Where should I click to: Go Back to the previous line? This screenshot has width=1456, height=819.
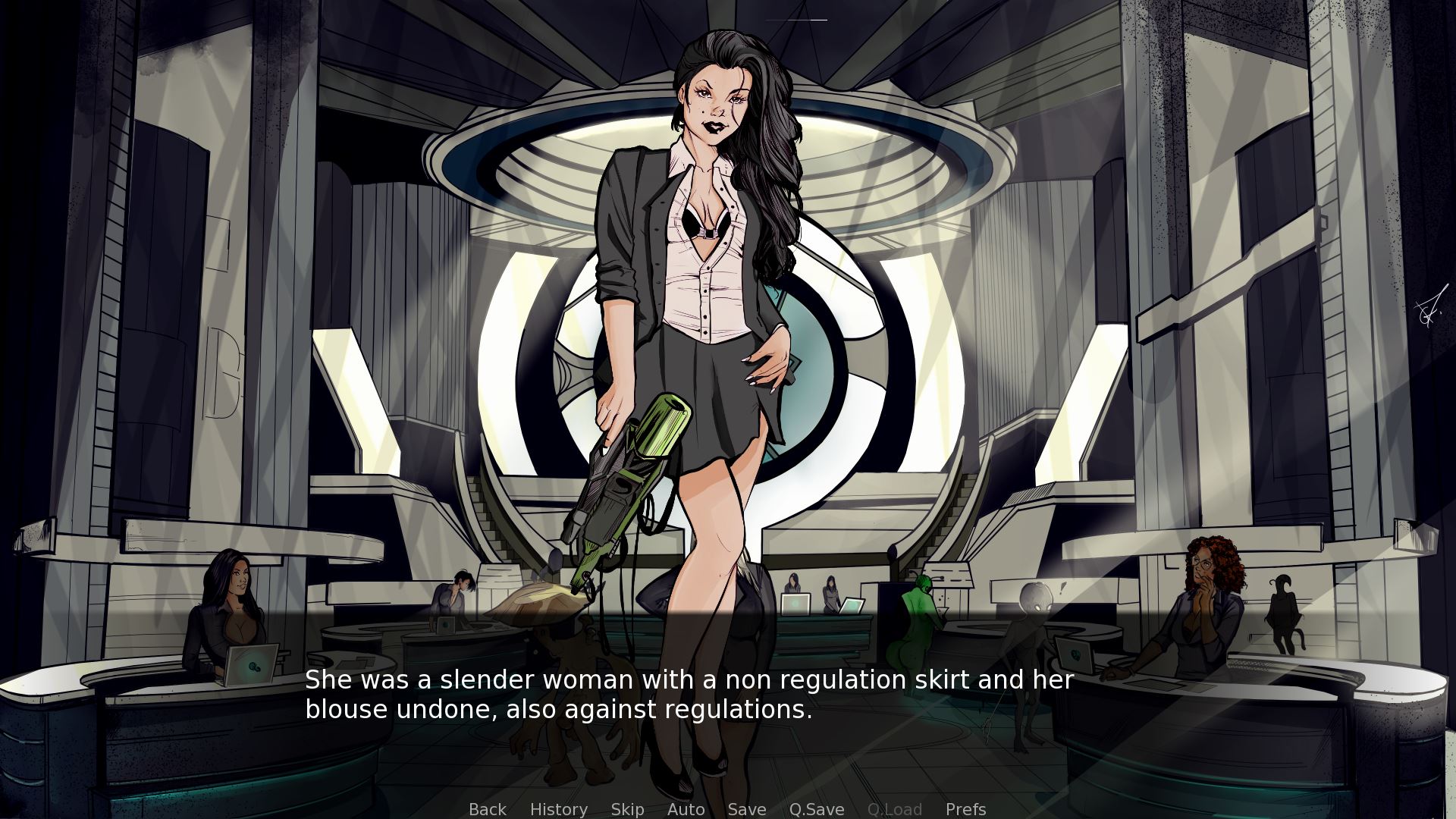pyautogui.click(x=487, y=809)
